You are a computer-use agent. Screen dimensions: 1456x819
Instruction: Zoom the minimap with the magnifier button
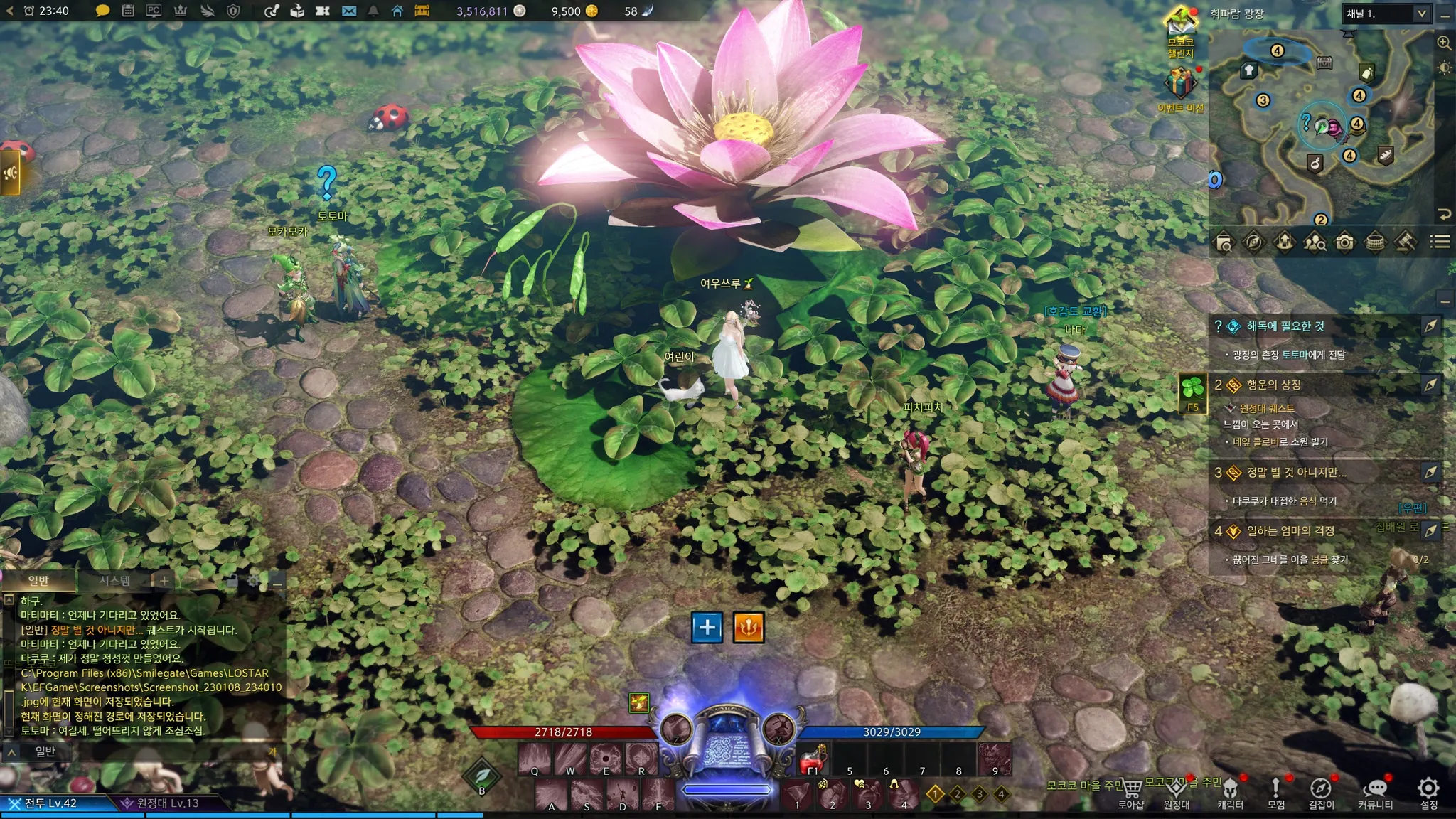(1444, 43)
